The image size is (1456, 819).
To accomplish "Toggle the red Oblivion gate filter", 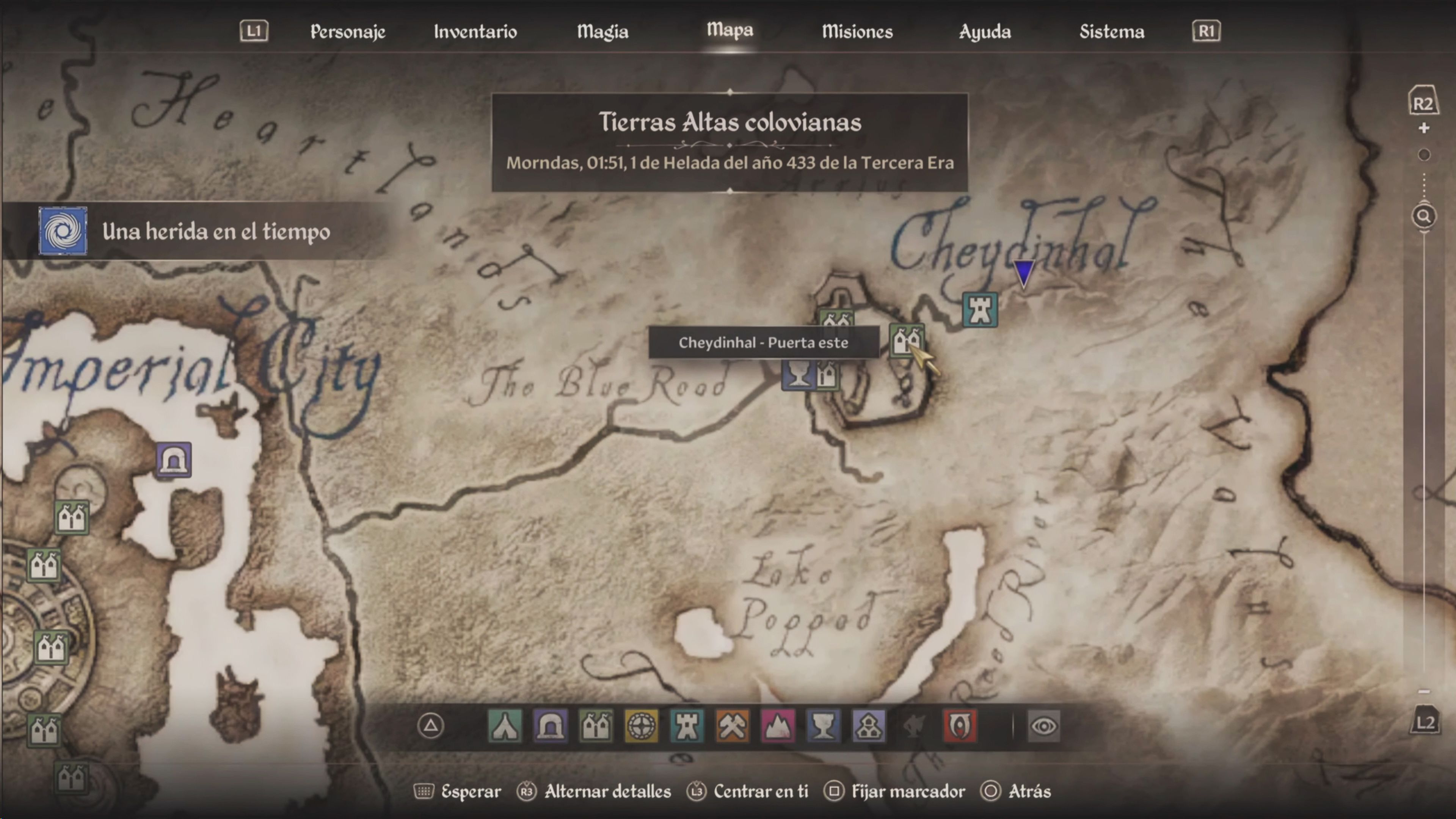I will pos(960,726).
